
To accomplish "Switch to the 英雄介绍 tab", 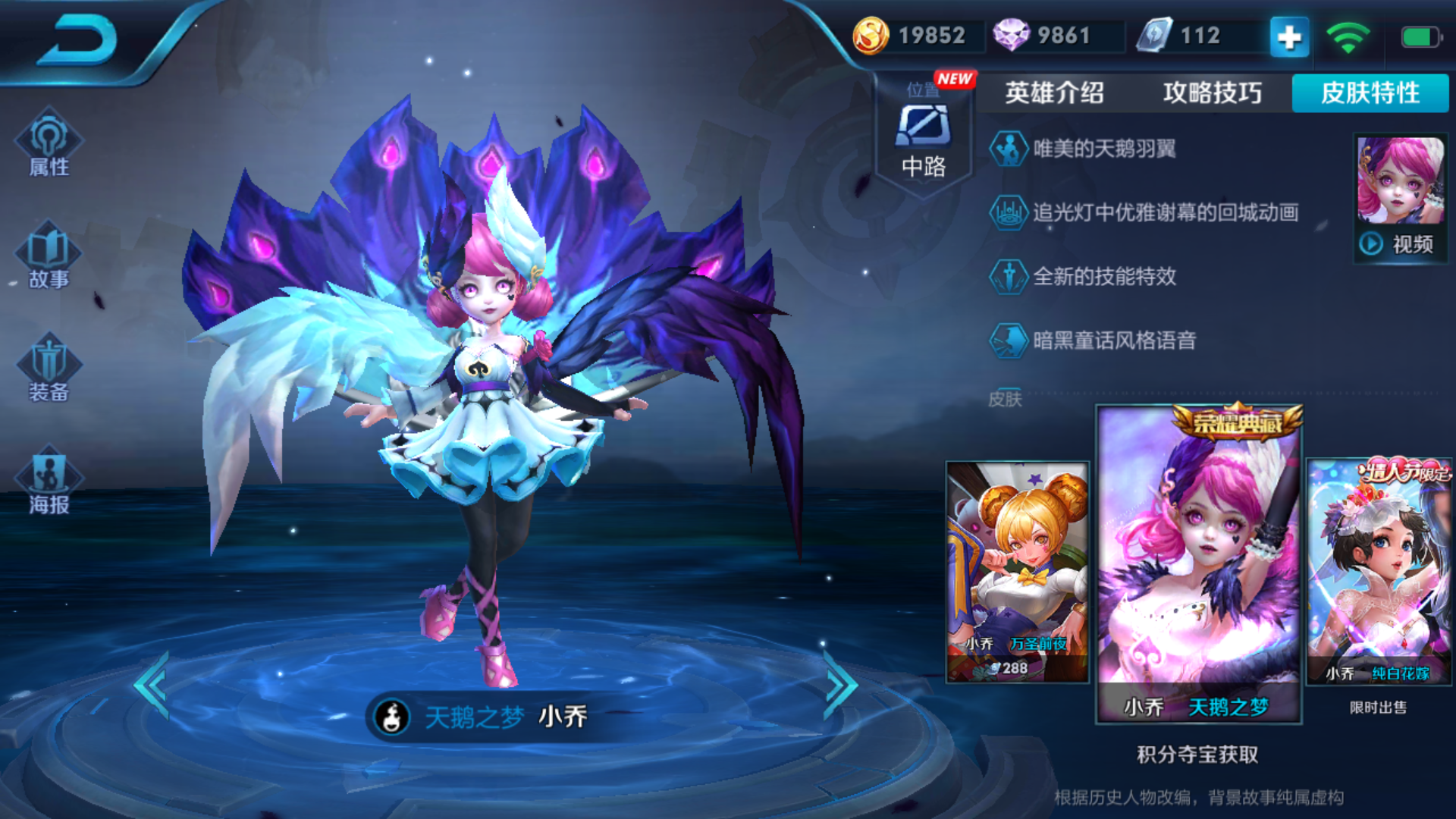I will [1054, 93].
